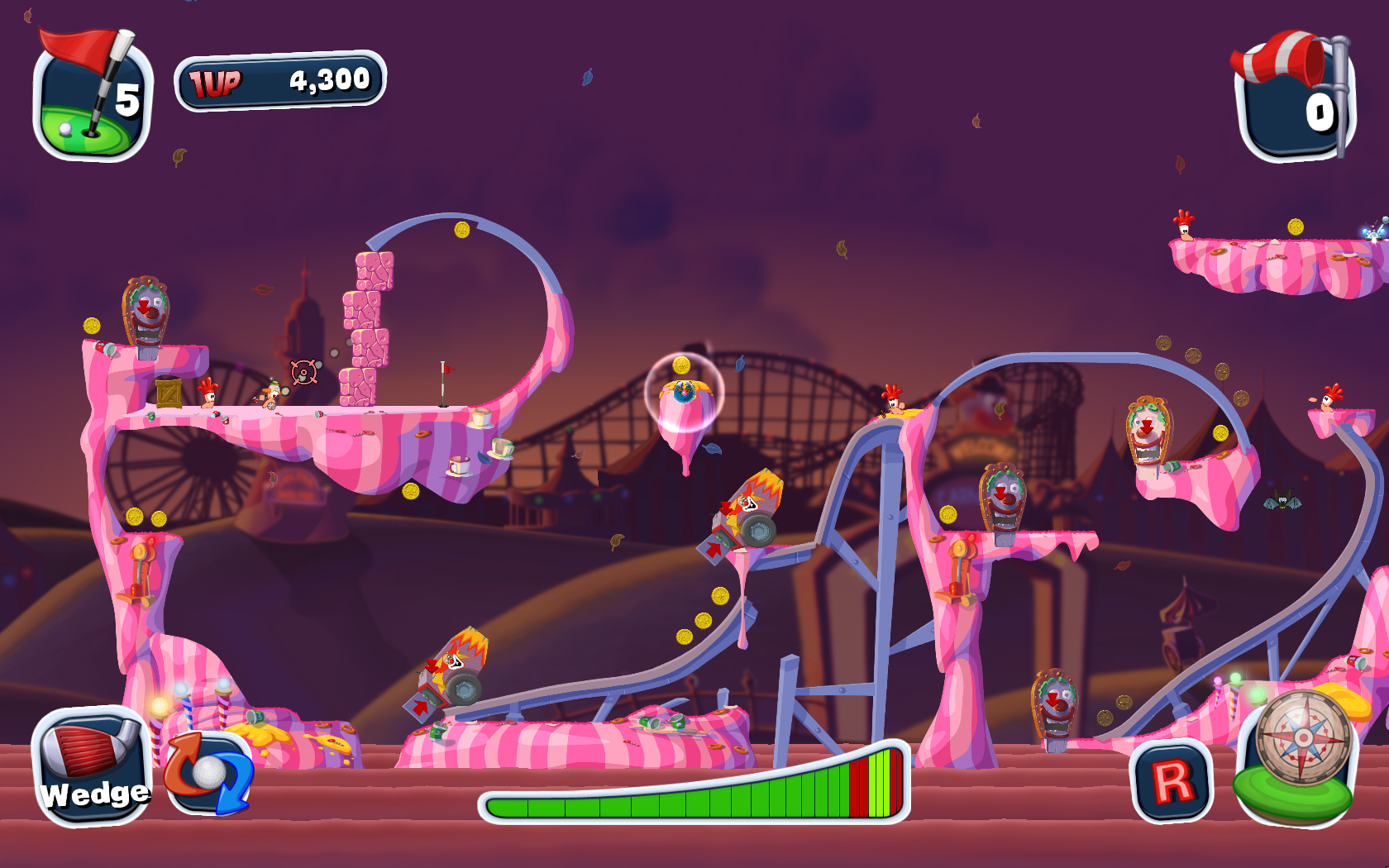1389x868 pixels.
Task: Click the red R button
Action: (x=1171, y=780)
